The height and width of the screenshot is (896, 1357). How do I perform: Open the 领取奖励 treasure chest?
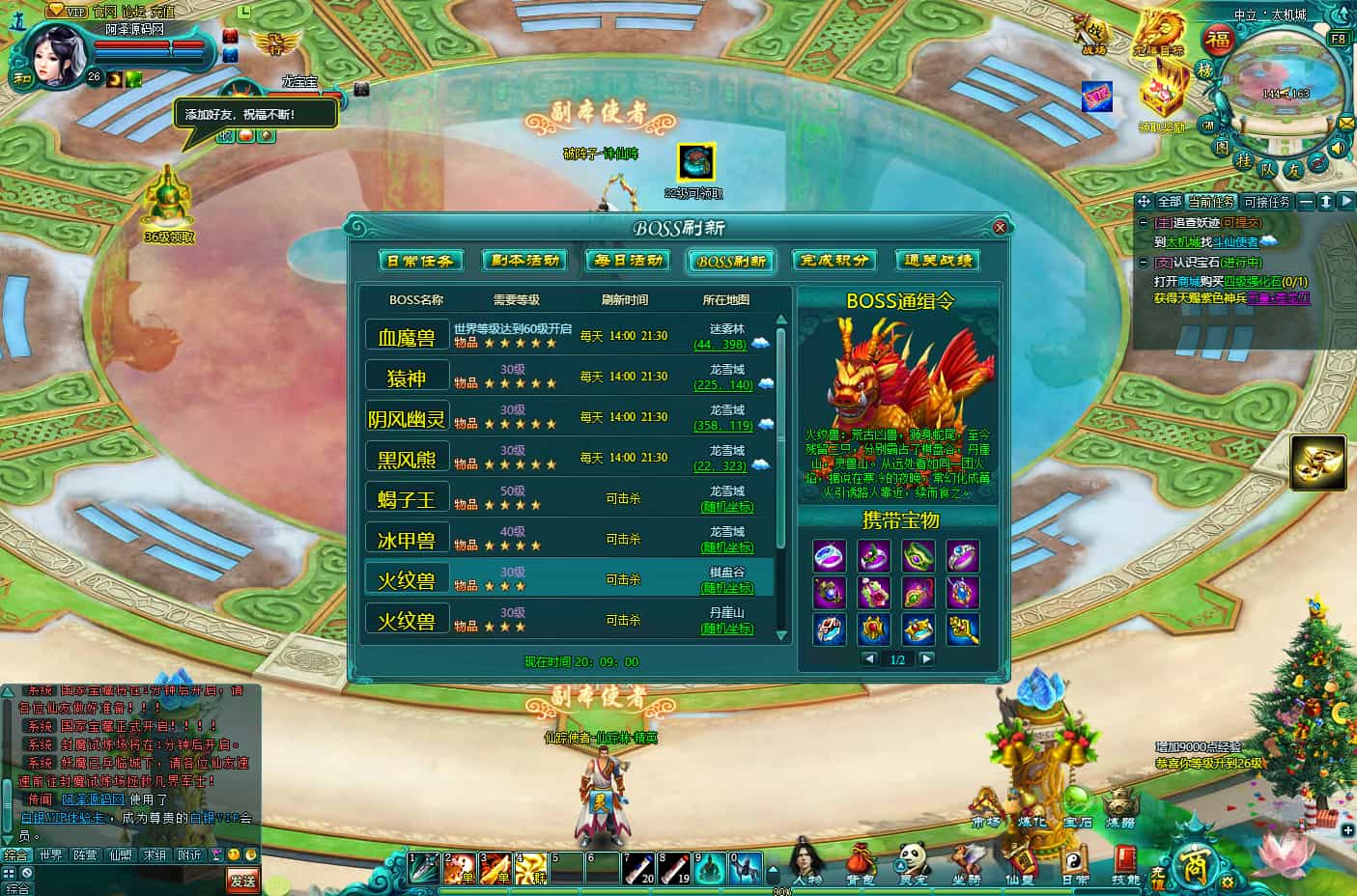click(x=1162, y=97)
